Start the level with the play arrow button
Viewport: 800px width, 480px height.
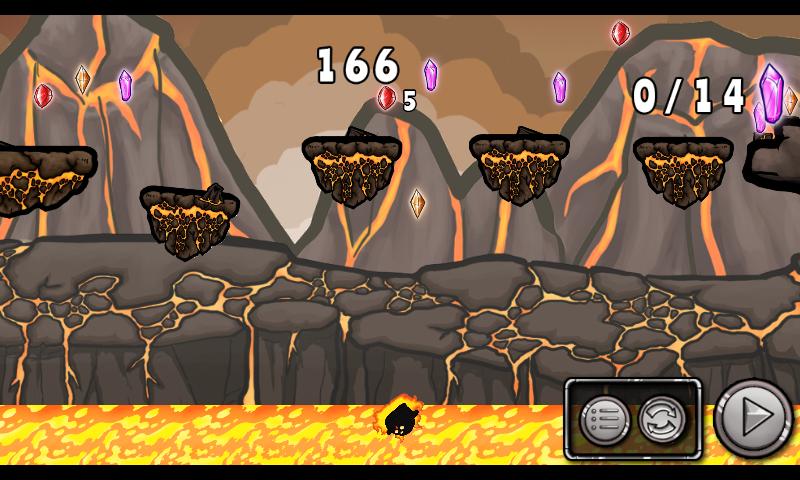click(755, 418)
